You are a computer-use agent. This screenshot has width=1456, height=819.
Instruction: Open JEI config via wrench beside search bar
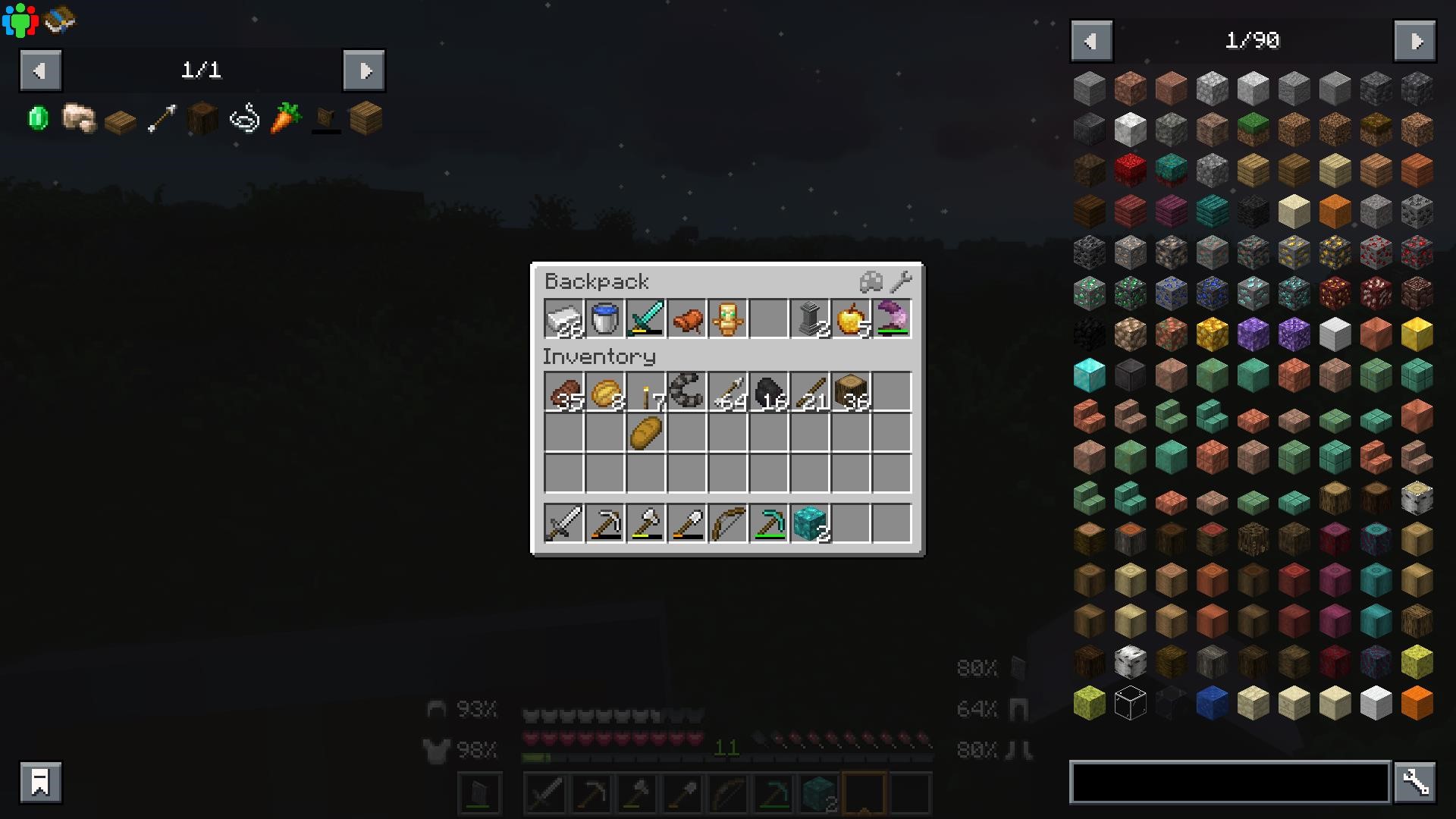[1417, 781]
